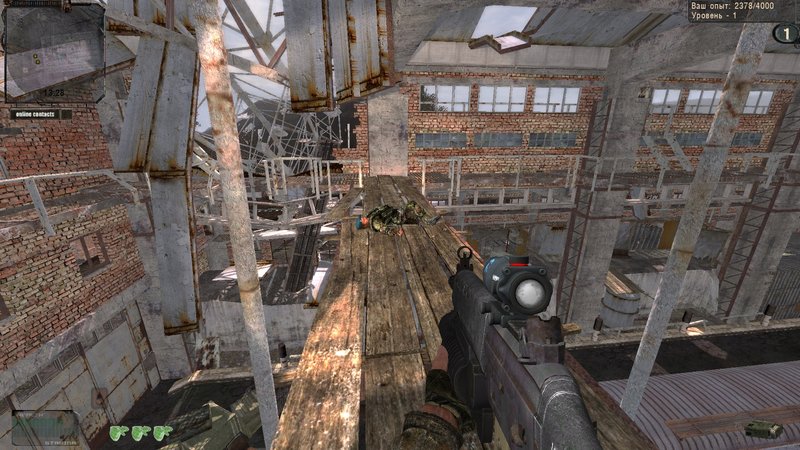Image resolution: width=800 pixels, height=450 pixels.
Task: Open the online contacts panel
Action: click(x=40, y=114)
